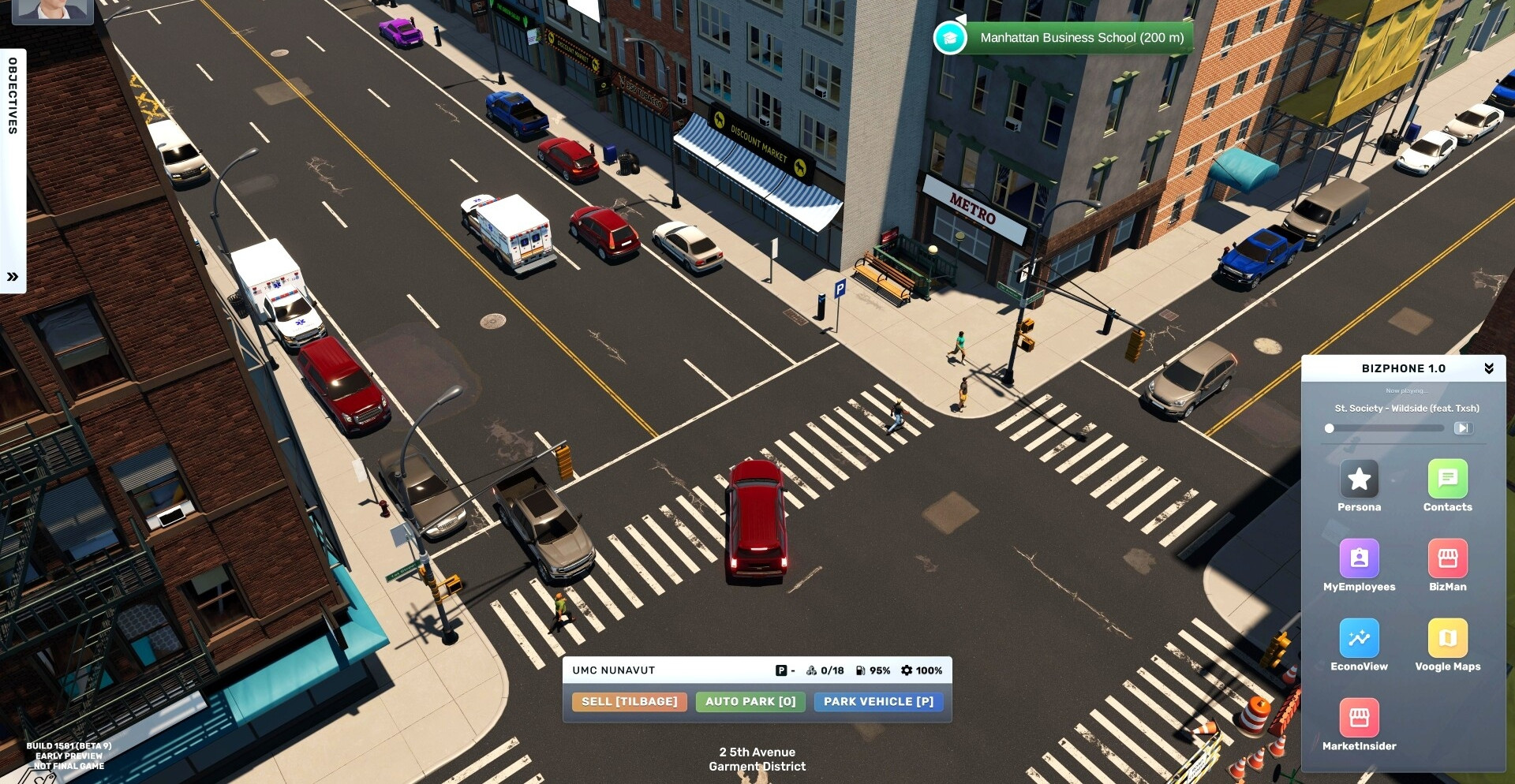Click the Park Vehicle button
This screenshot has width=1515, height=784.
click(x=878, y=701)
